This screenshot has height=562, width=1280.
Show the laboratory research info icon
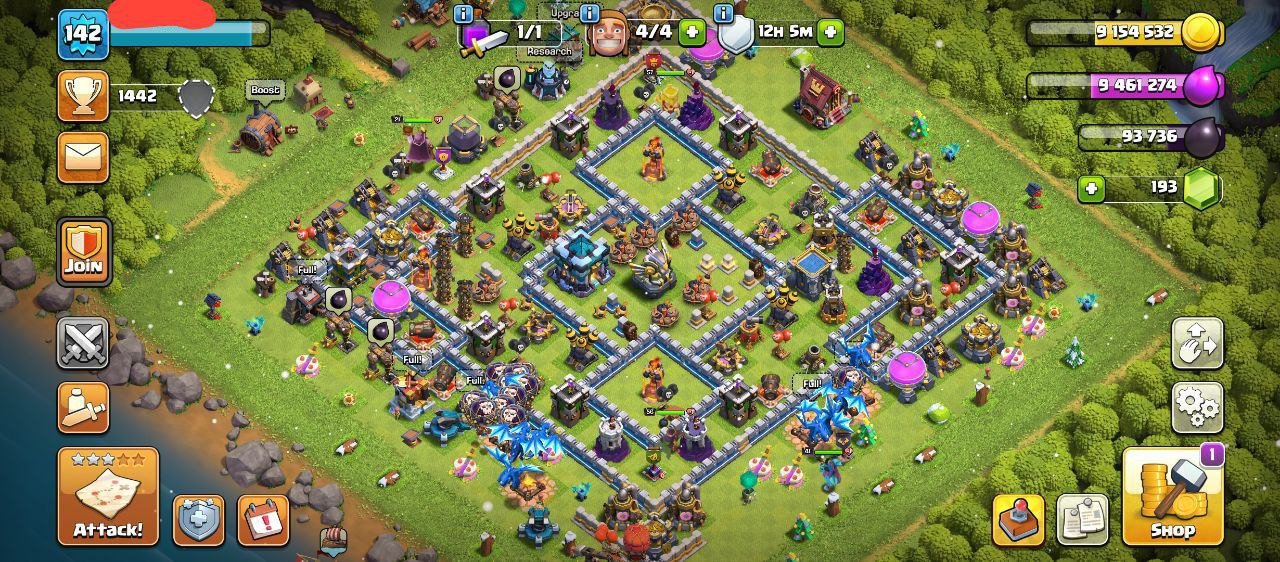click(463, 13)
